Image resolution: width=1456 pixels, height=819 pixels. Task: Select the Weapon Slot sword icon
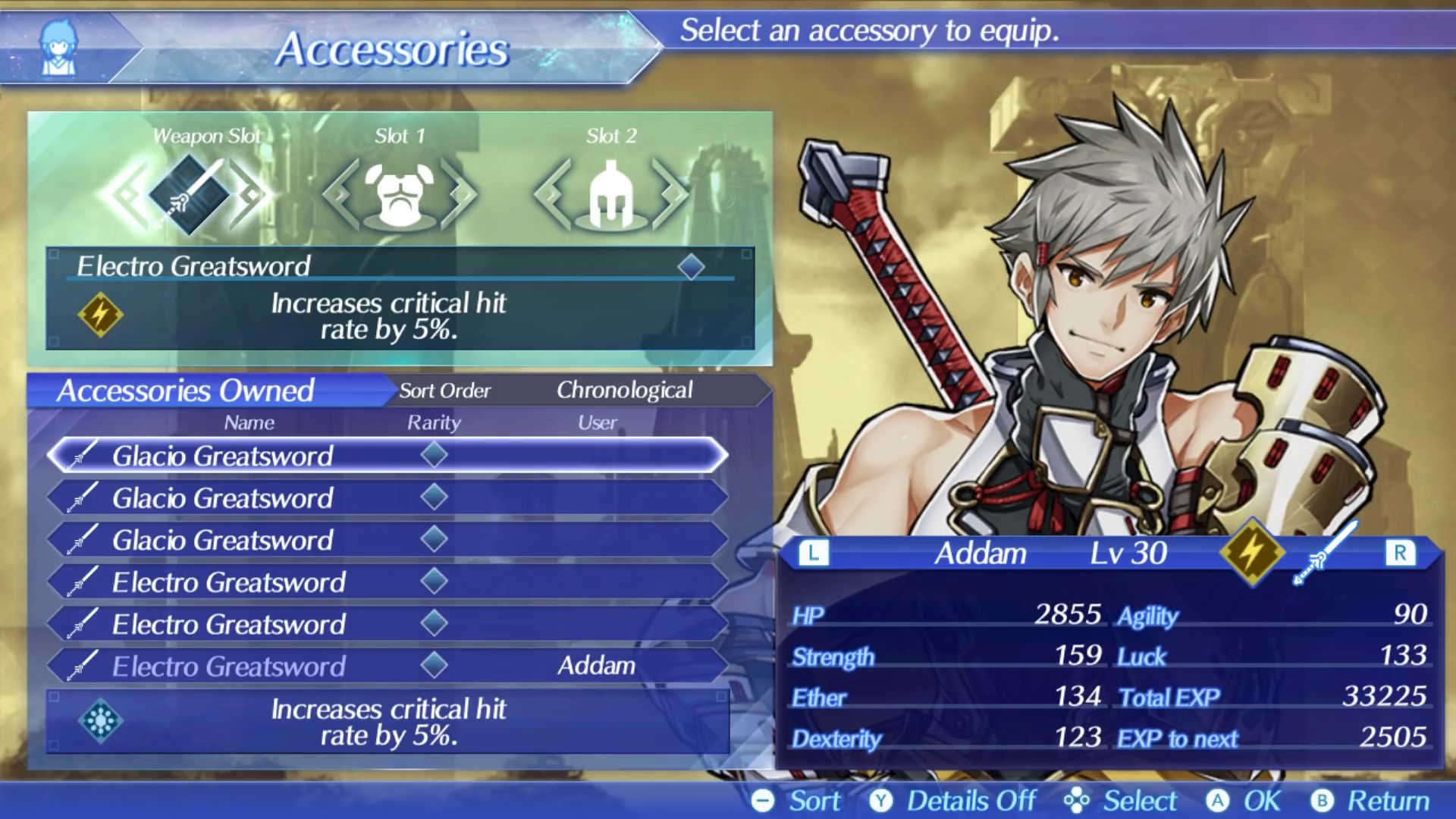click(x=189, y=194)
